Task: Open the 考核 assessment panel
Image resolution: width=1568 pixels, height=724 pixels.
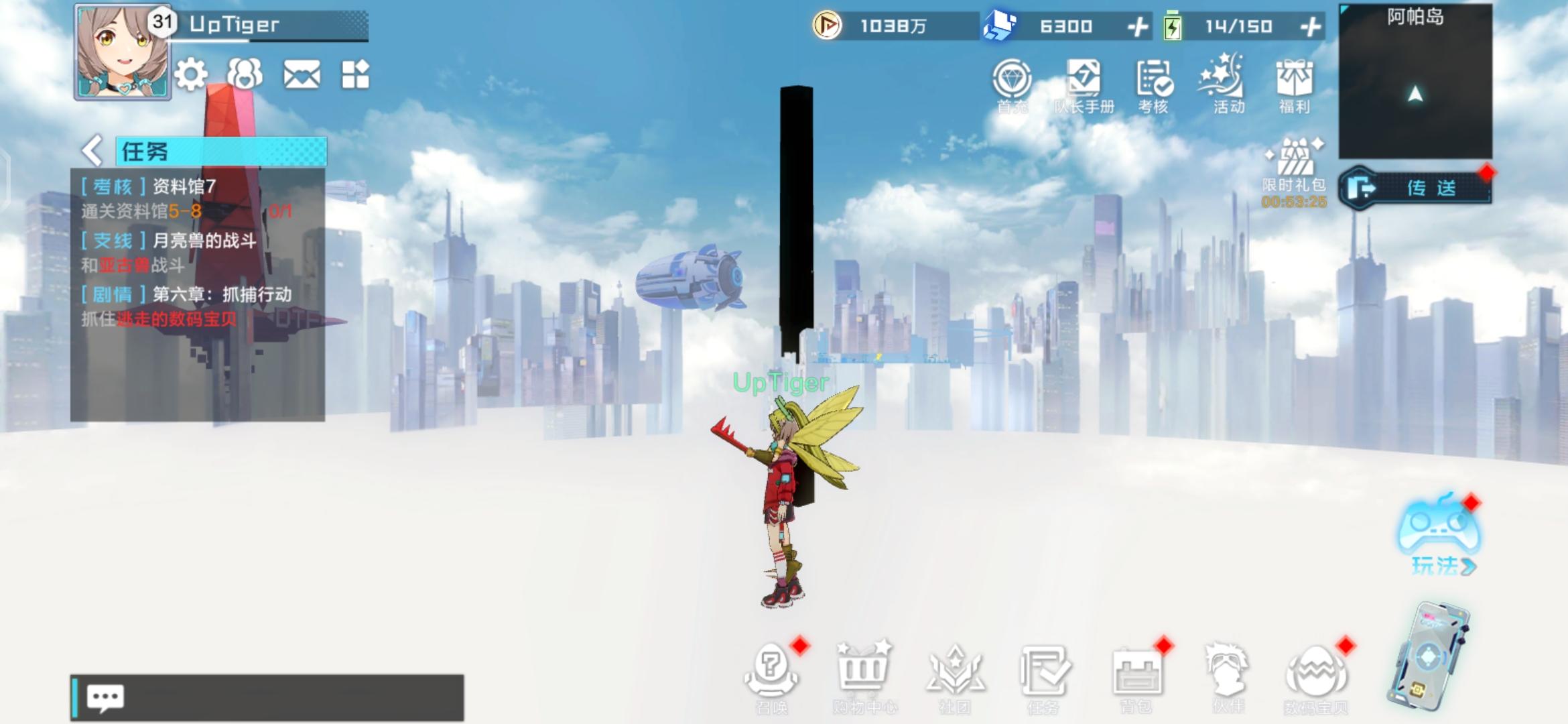Action: 1155,80
